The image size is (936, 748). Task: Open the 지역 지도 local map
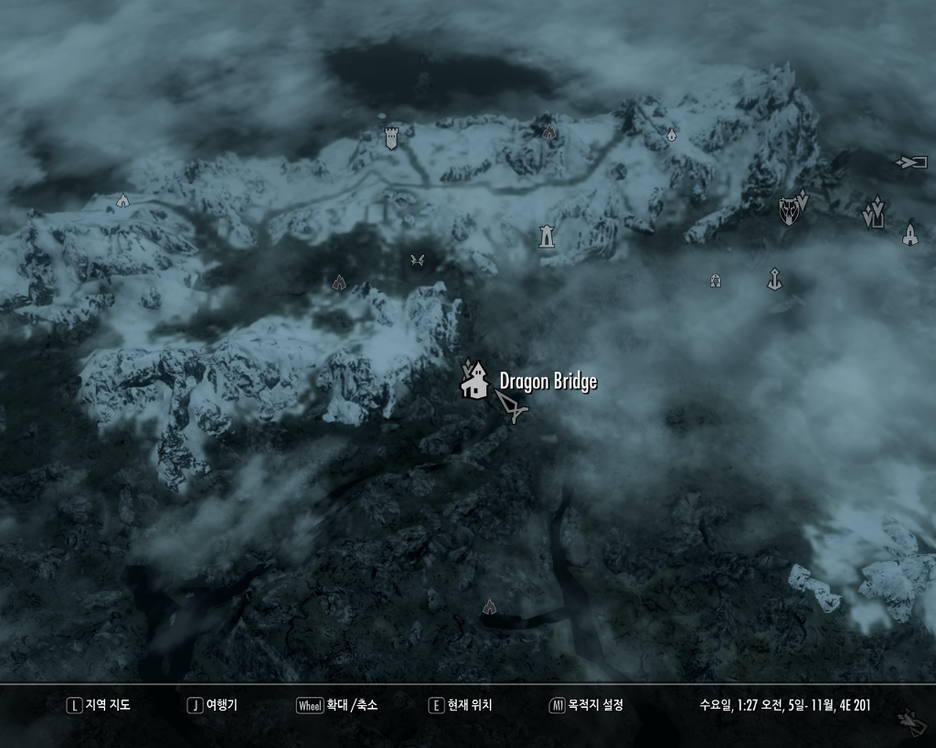(98, 705)
